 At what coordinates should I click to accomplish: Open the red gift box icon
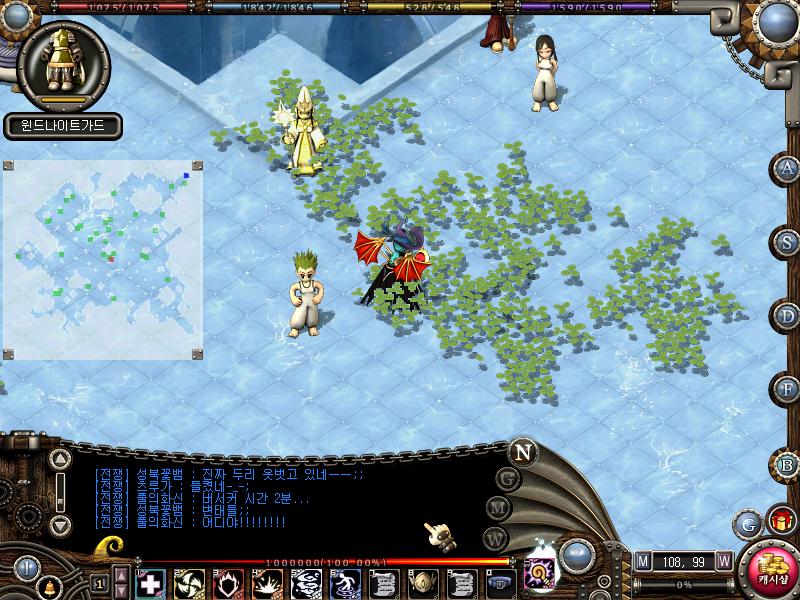[780, 521]
